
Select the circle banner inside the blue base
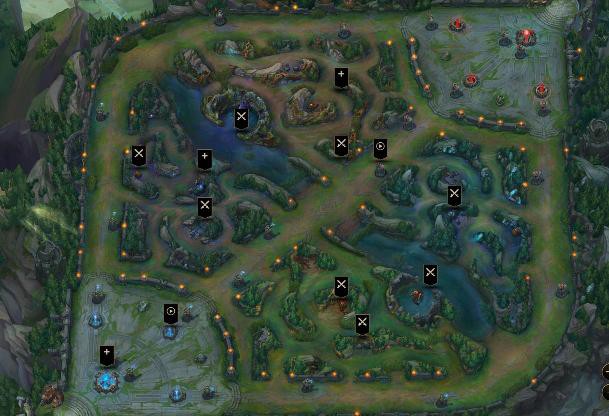(171, 313)
